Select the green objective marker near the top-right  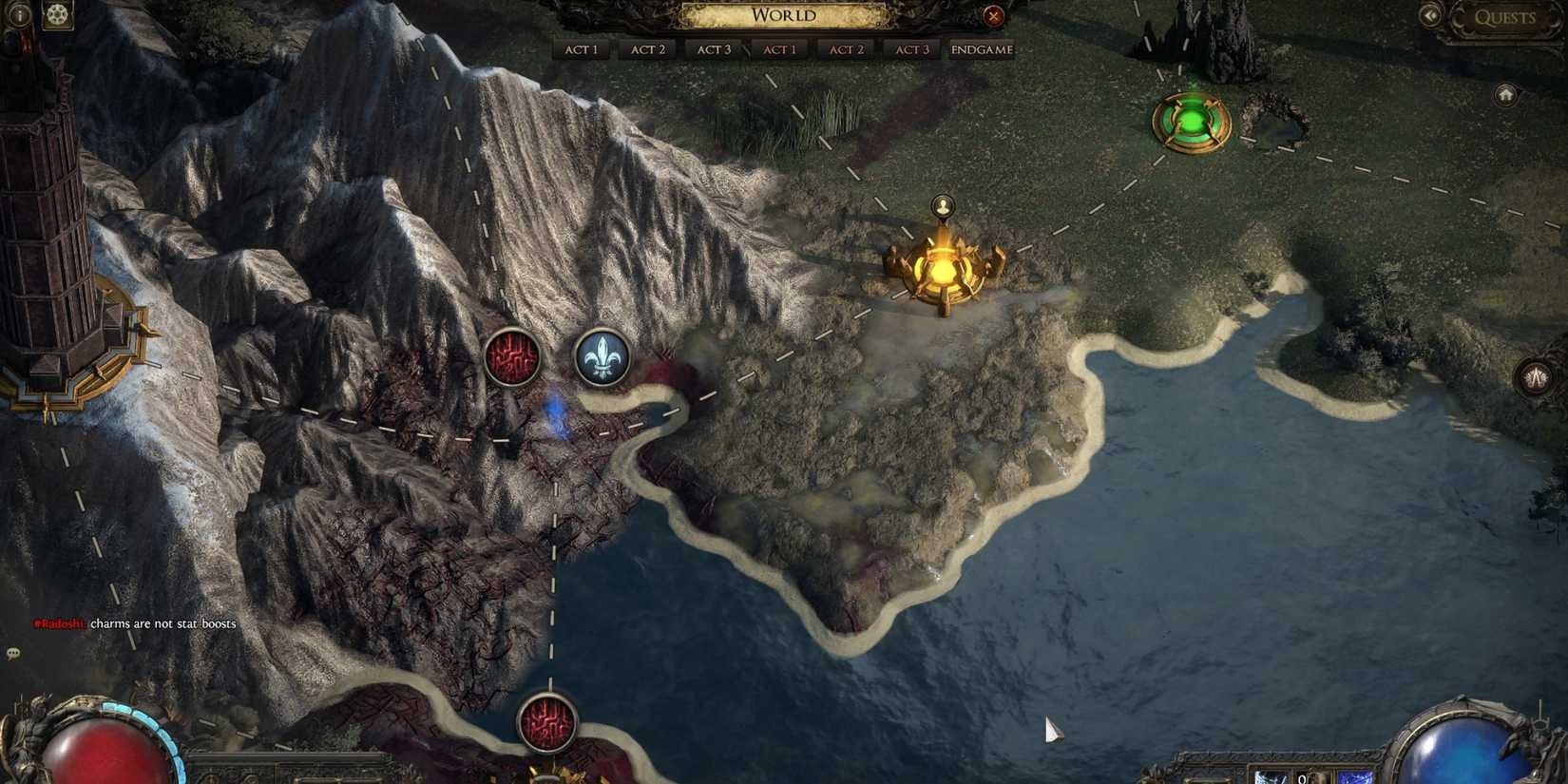[1189, 121]
